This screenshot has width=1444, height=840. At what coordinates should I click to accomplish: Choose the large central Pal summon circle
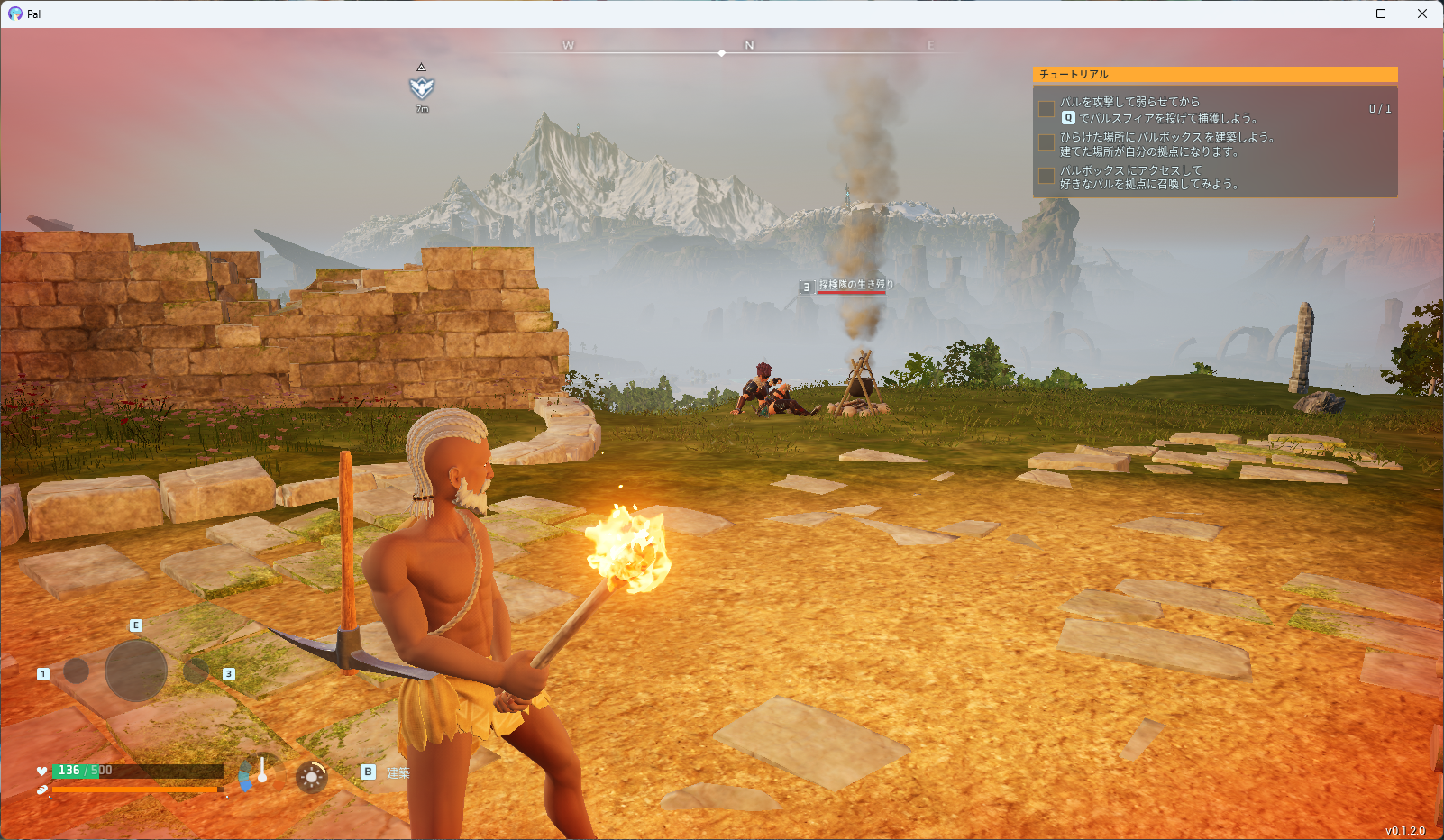coord(136,671)
